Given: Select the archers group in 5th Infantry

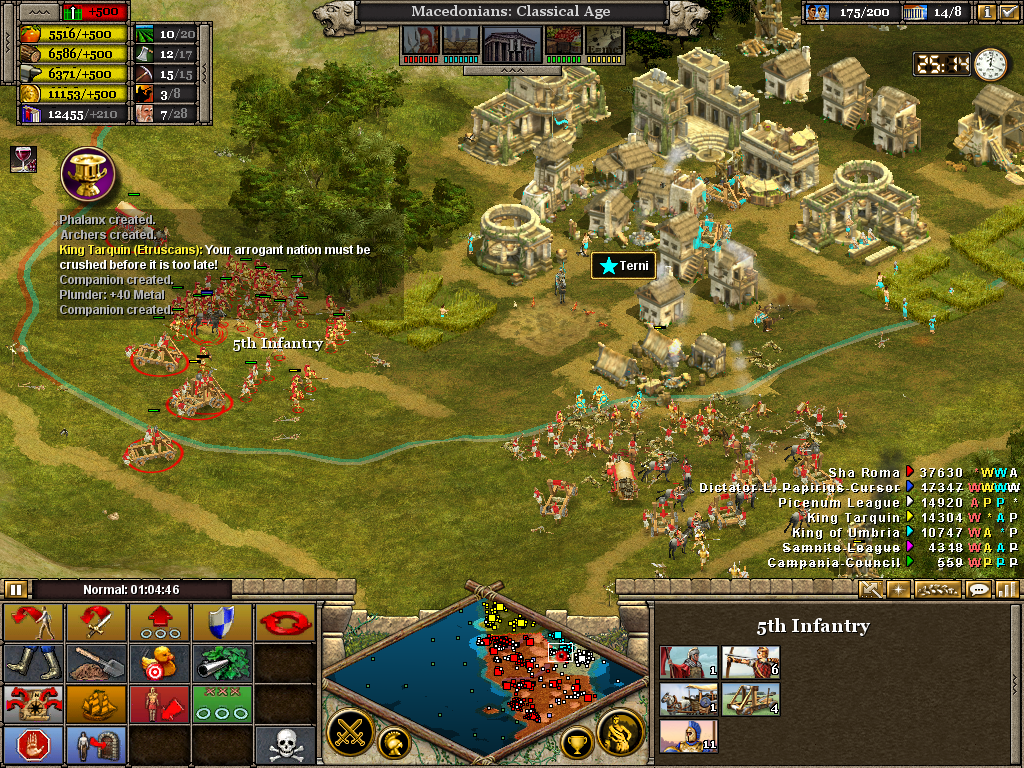Looking at the screenshot, I should click(x=752, y=662).
